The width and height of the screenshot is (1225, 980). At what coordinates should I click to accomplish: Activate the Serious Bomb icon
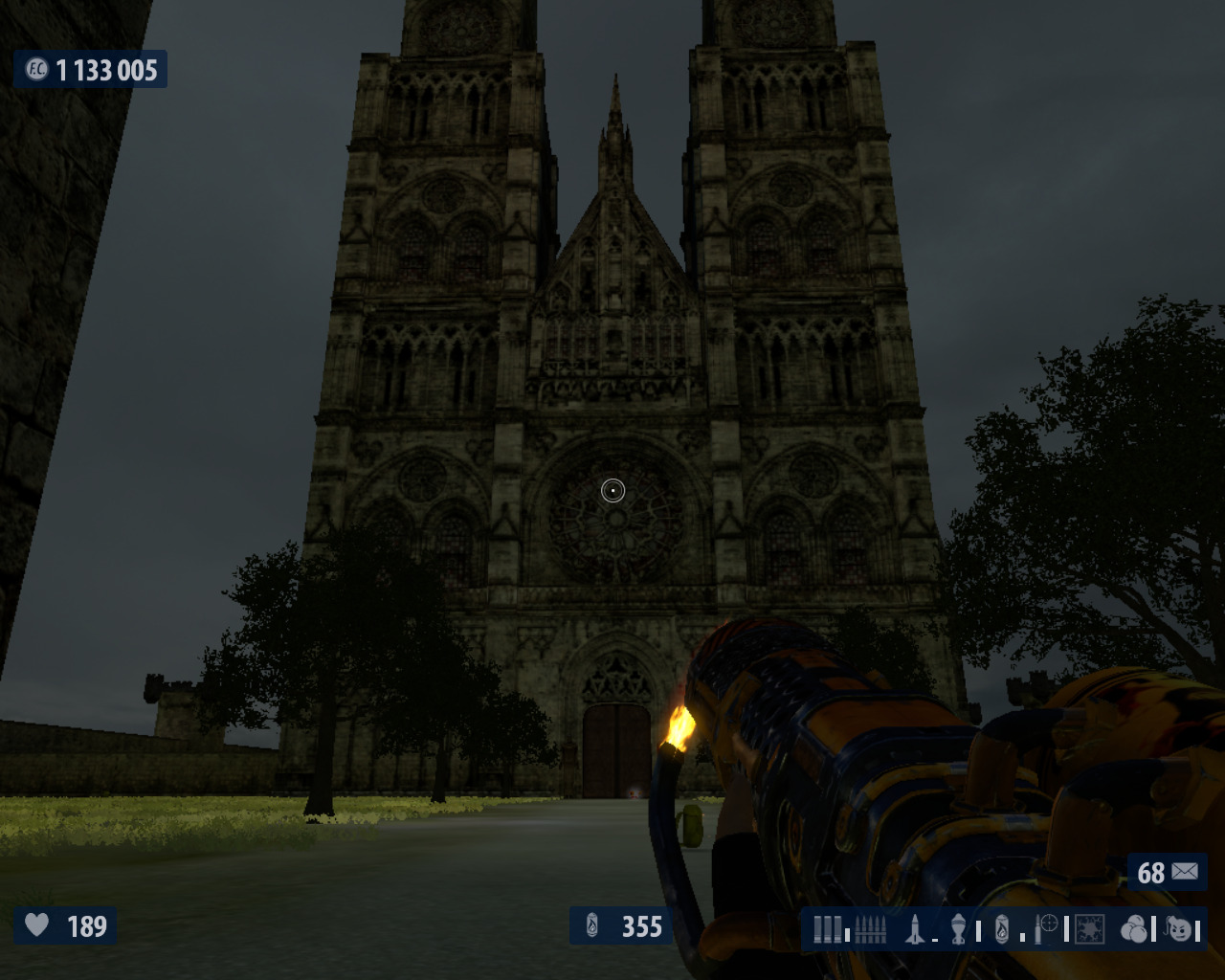(1181, 928)
